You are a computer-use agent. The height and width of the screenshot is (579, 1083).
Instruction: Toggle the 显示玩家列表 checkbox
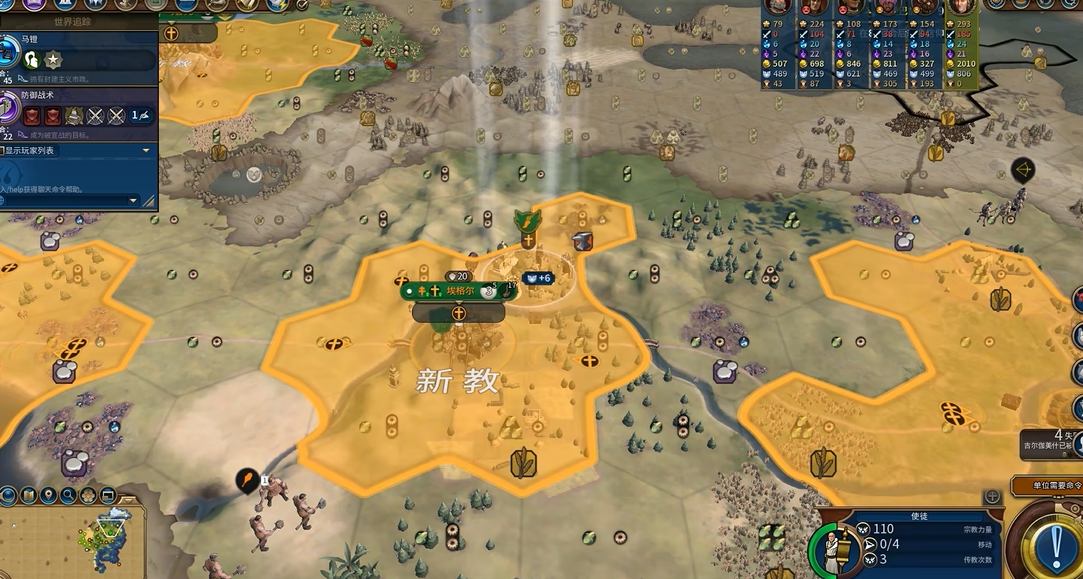click(x=4, y=150)
